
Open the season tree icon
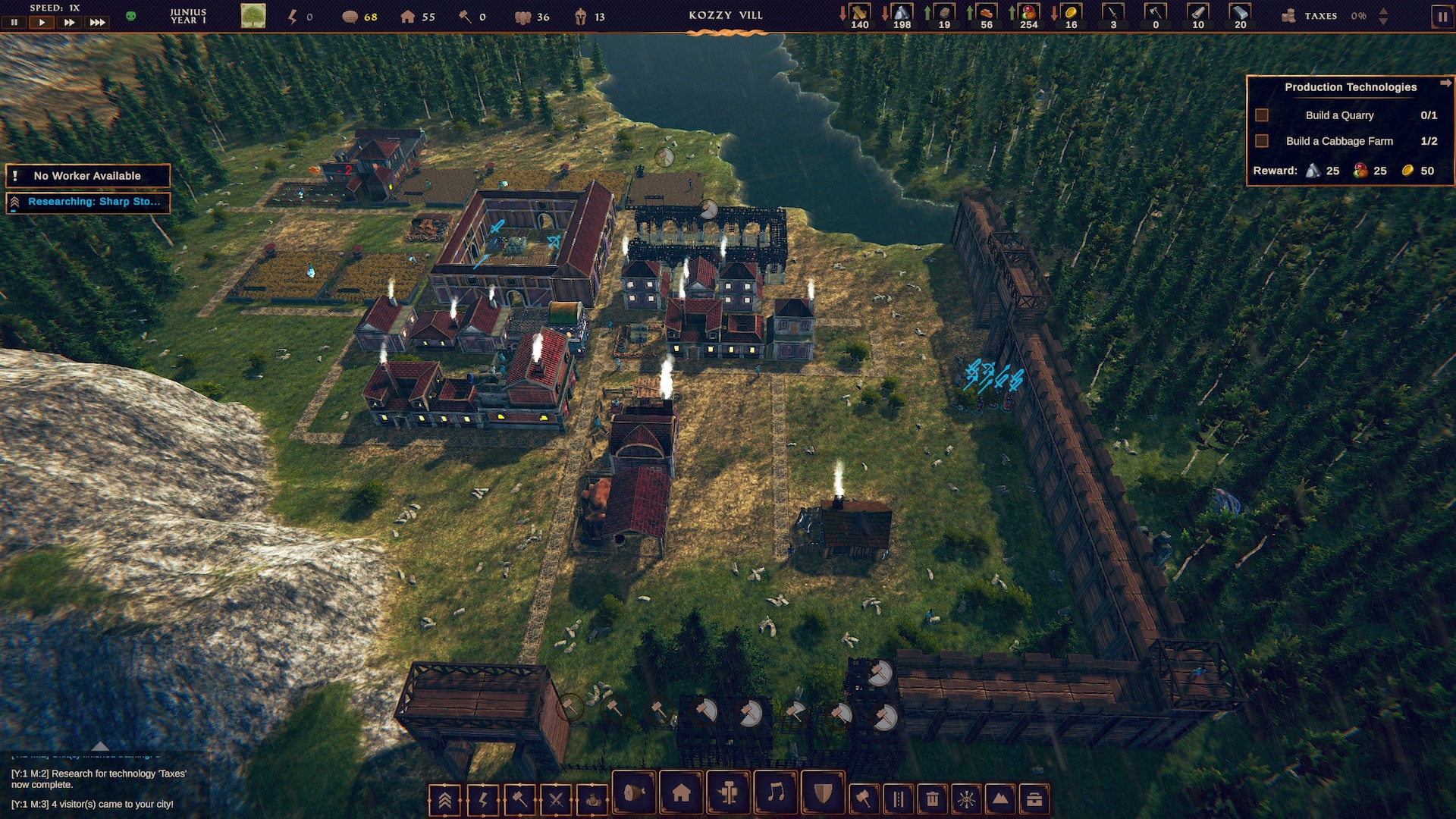(253, 16)
